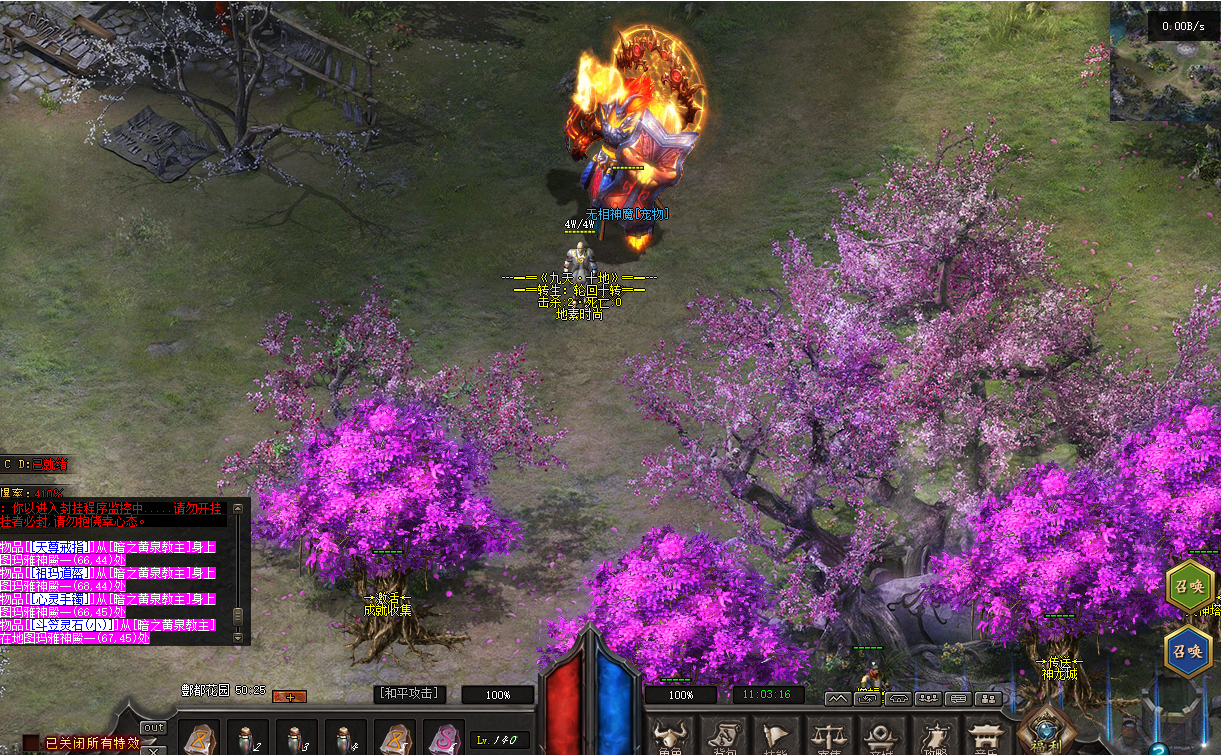Activate the pink S rune hotbar slot
The image size is (1221, 755).
point(443,739)
